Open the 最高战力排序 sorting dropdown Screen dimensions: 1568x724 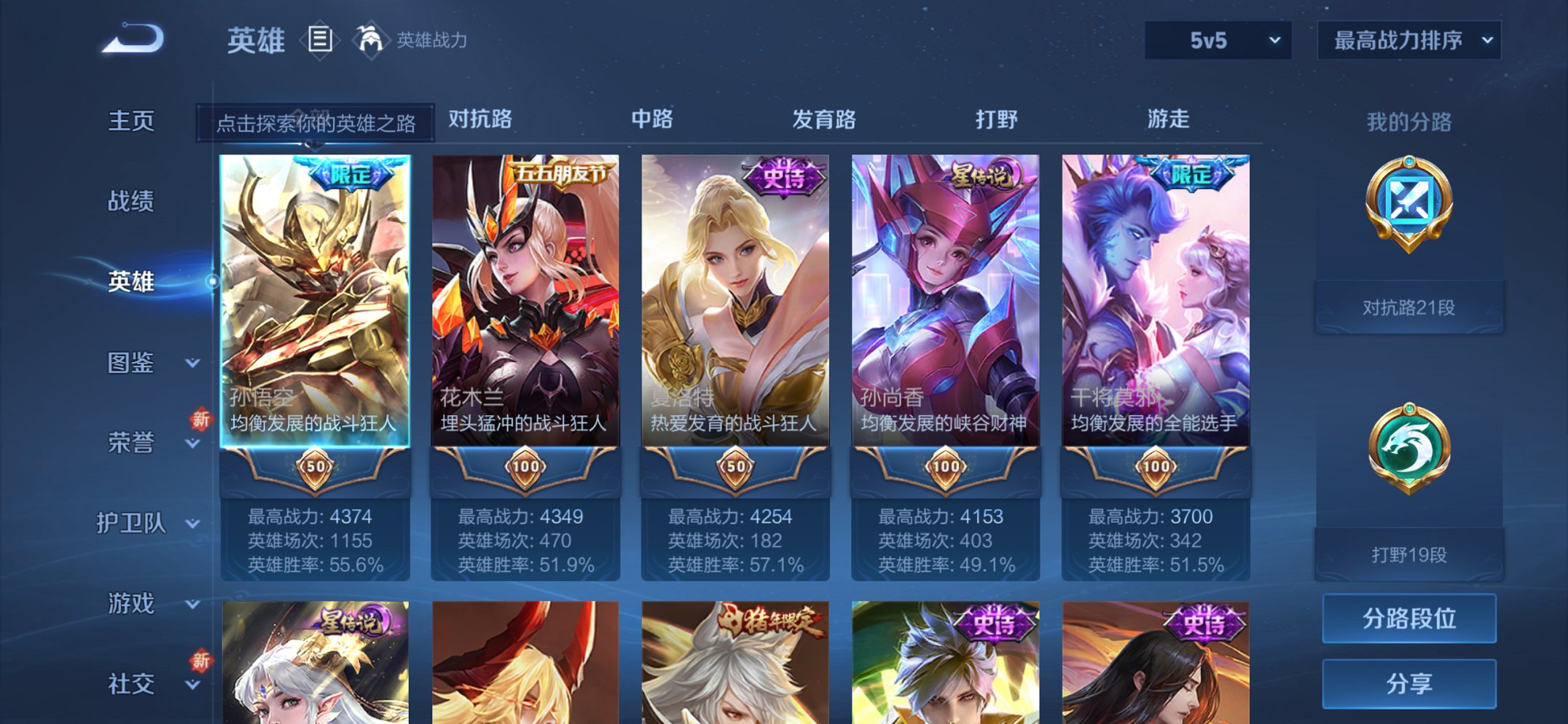coord(1409,41)
